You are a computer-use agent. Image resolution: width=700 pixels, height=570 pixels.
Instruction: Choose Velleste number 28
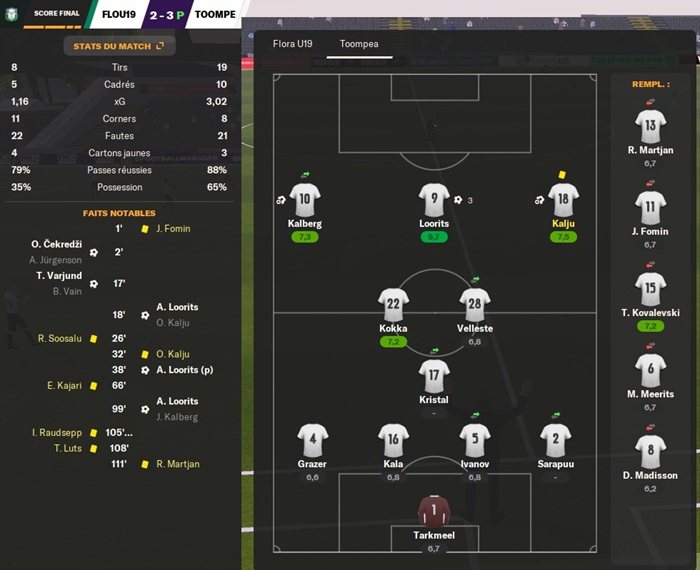474,305
